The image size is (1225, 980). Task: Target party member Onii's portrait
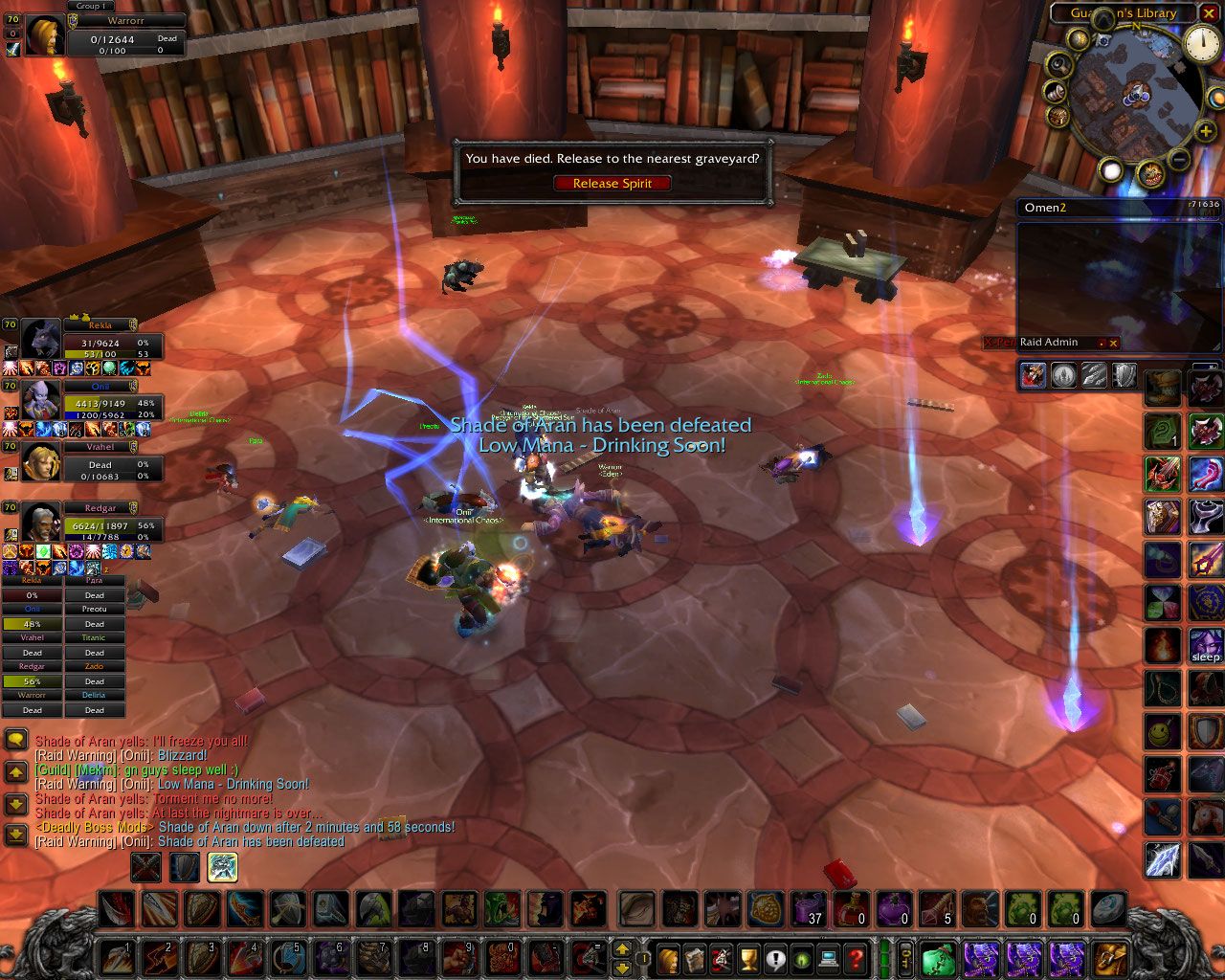tap(41, 402)
